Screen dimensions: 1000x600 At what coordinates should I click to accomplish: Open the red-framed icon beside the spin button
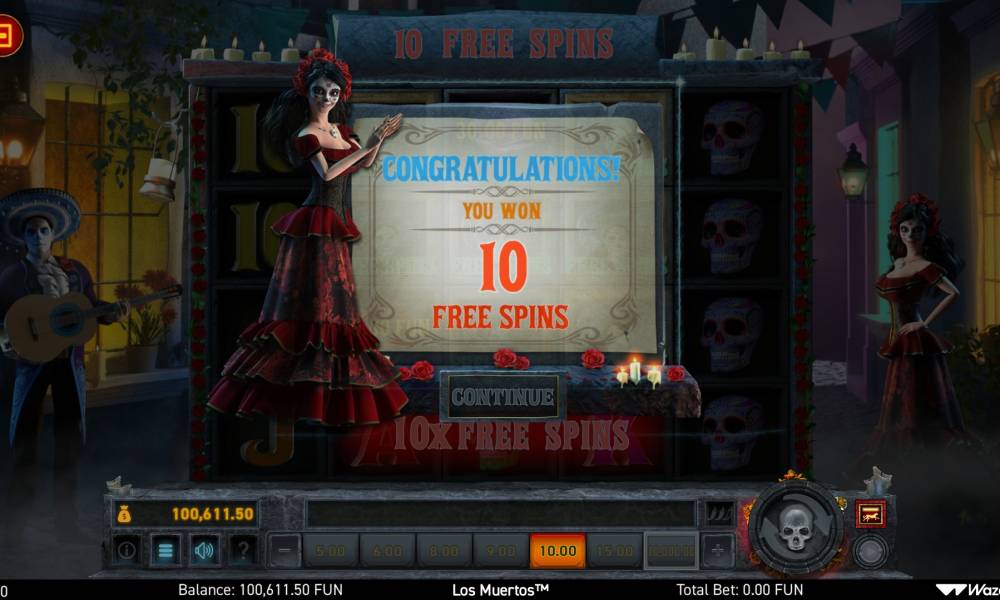click(871, 514)
